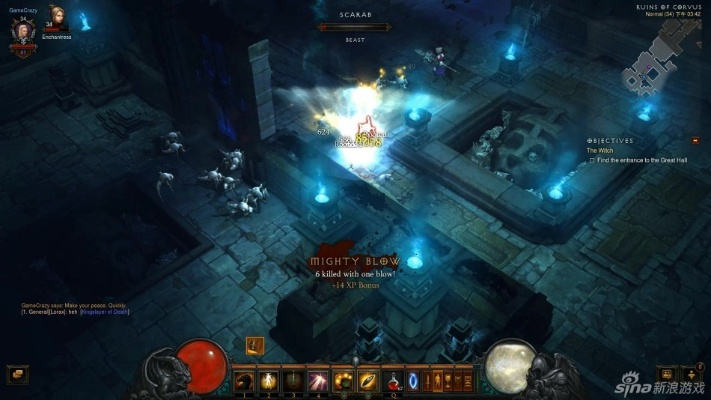Click the buff icon above the action bar
Image resolution: width=711 pixels, height=400 pixels.
tap(254, 345)
